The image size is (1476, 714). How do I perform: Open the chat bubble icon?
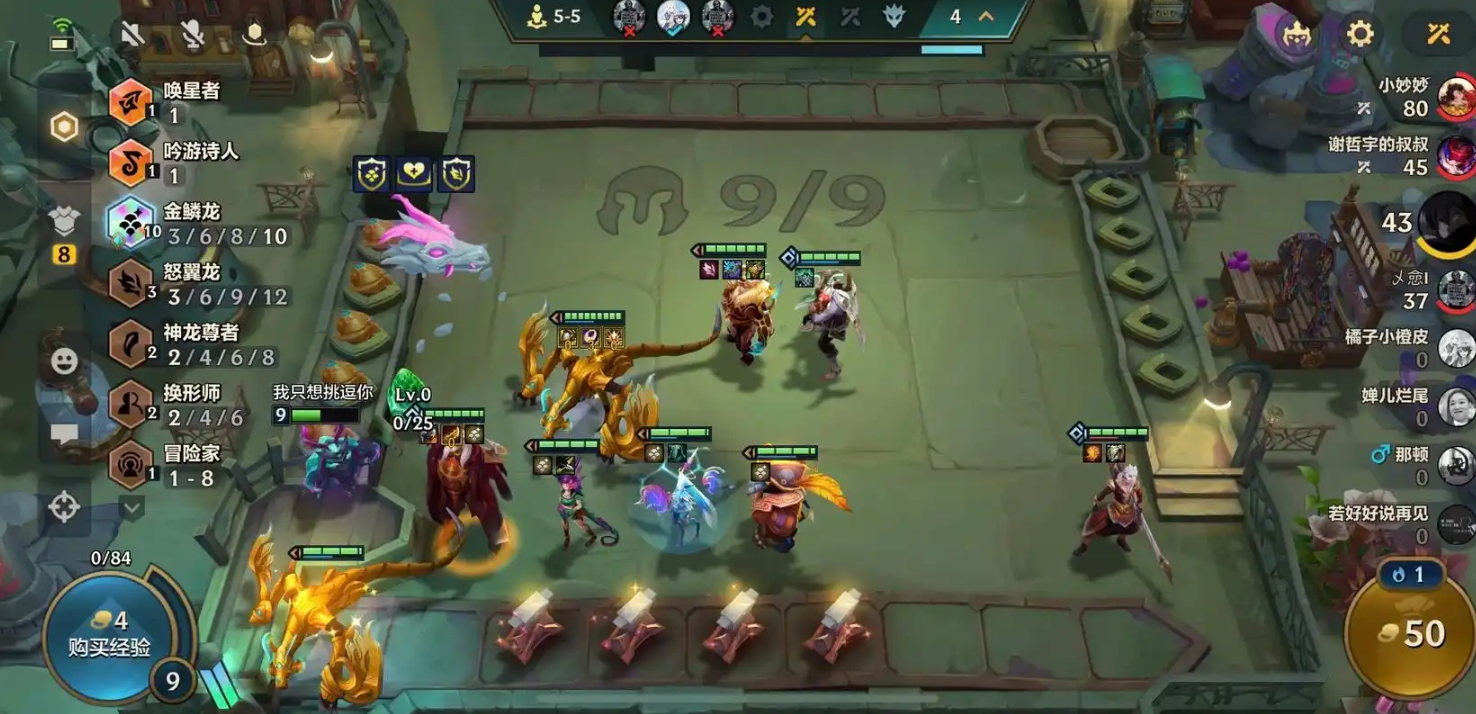[64, 434]
